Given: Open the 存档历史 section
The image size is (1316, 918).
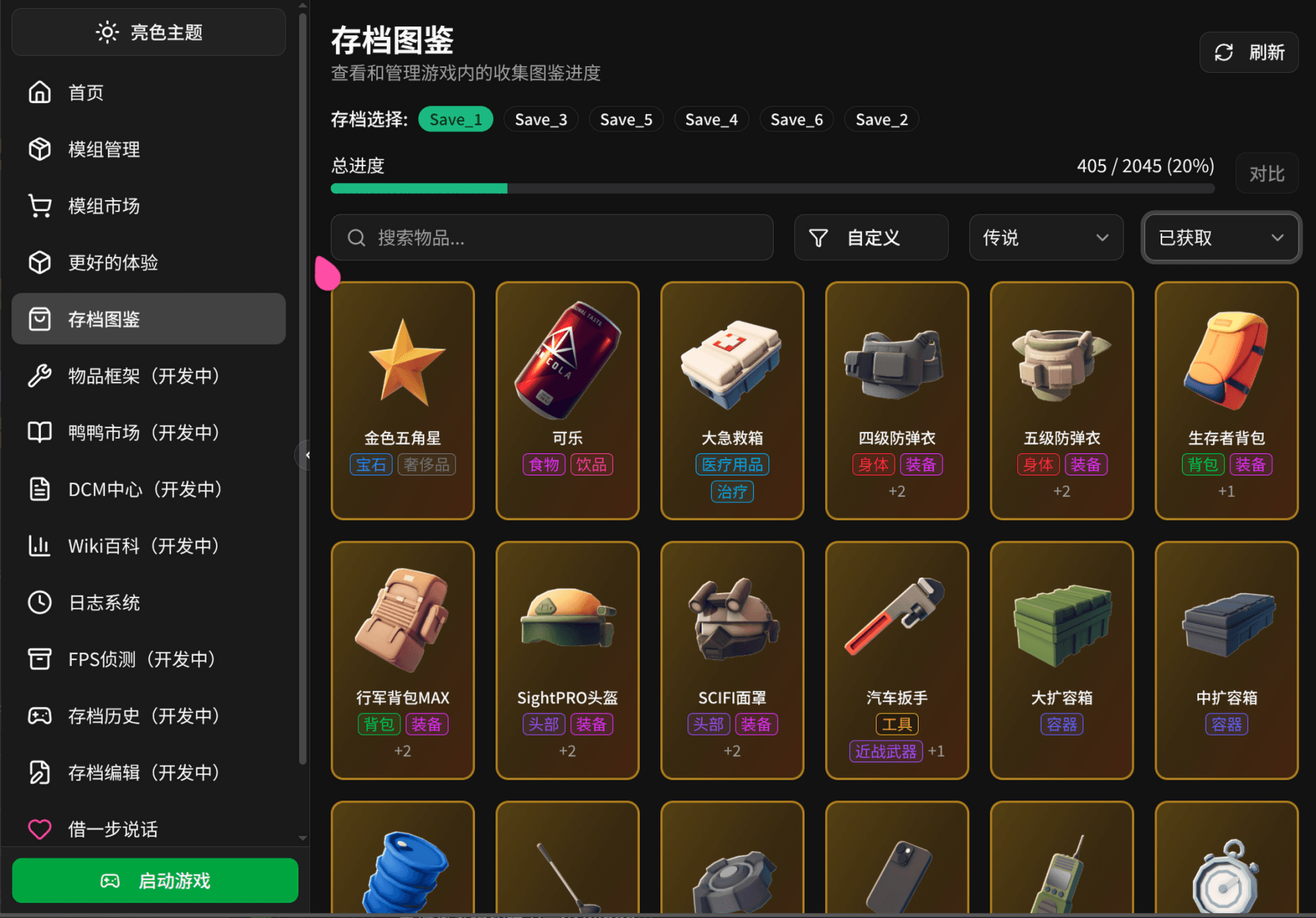Looking at the screenshot, I should pyautogui.click(x=143, y=716).
